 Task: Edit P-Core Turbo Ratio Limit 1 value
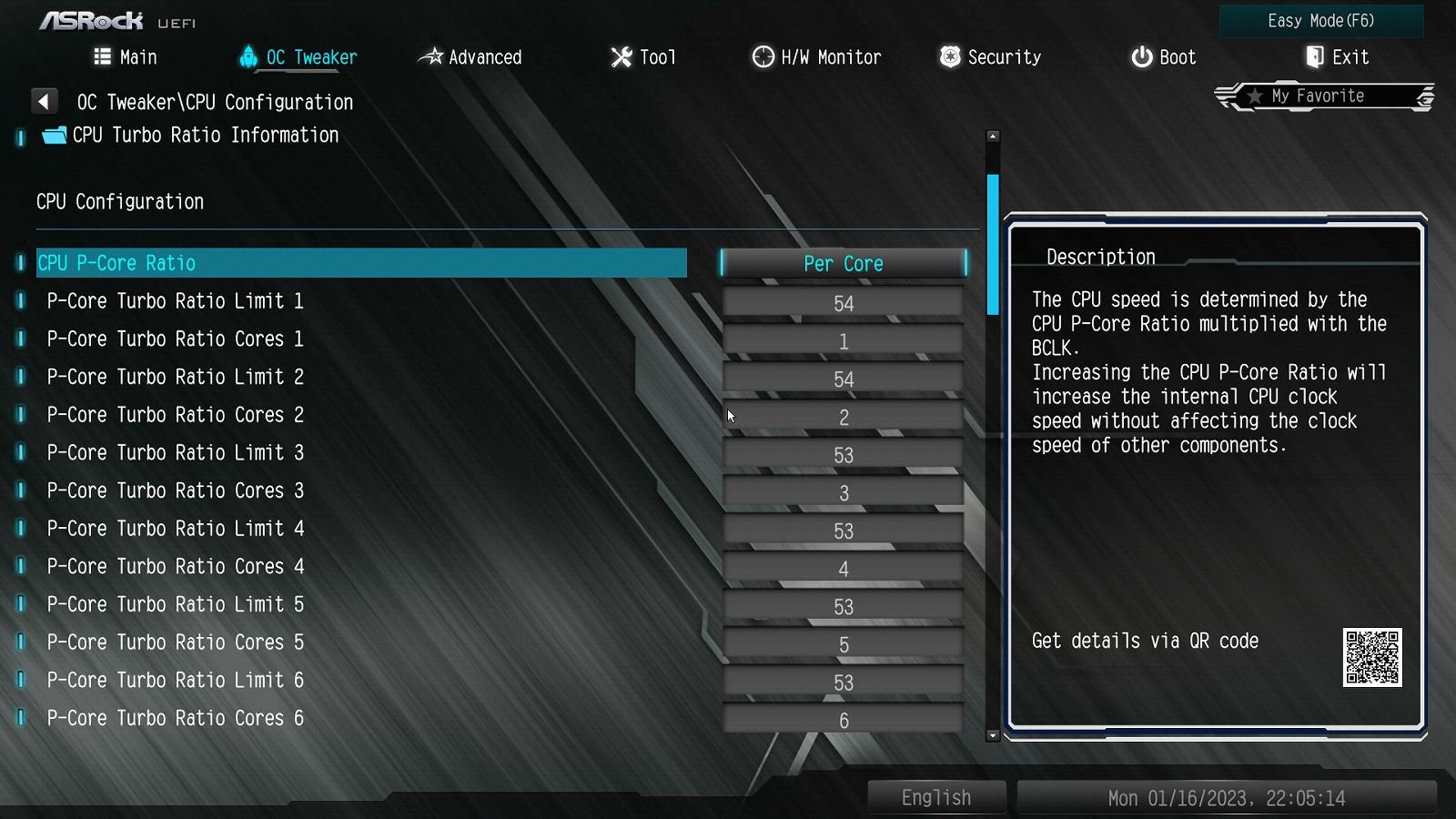[x=843, y=303]
